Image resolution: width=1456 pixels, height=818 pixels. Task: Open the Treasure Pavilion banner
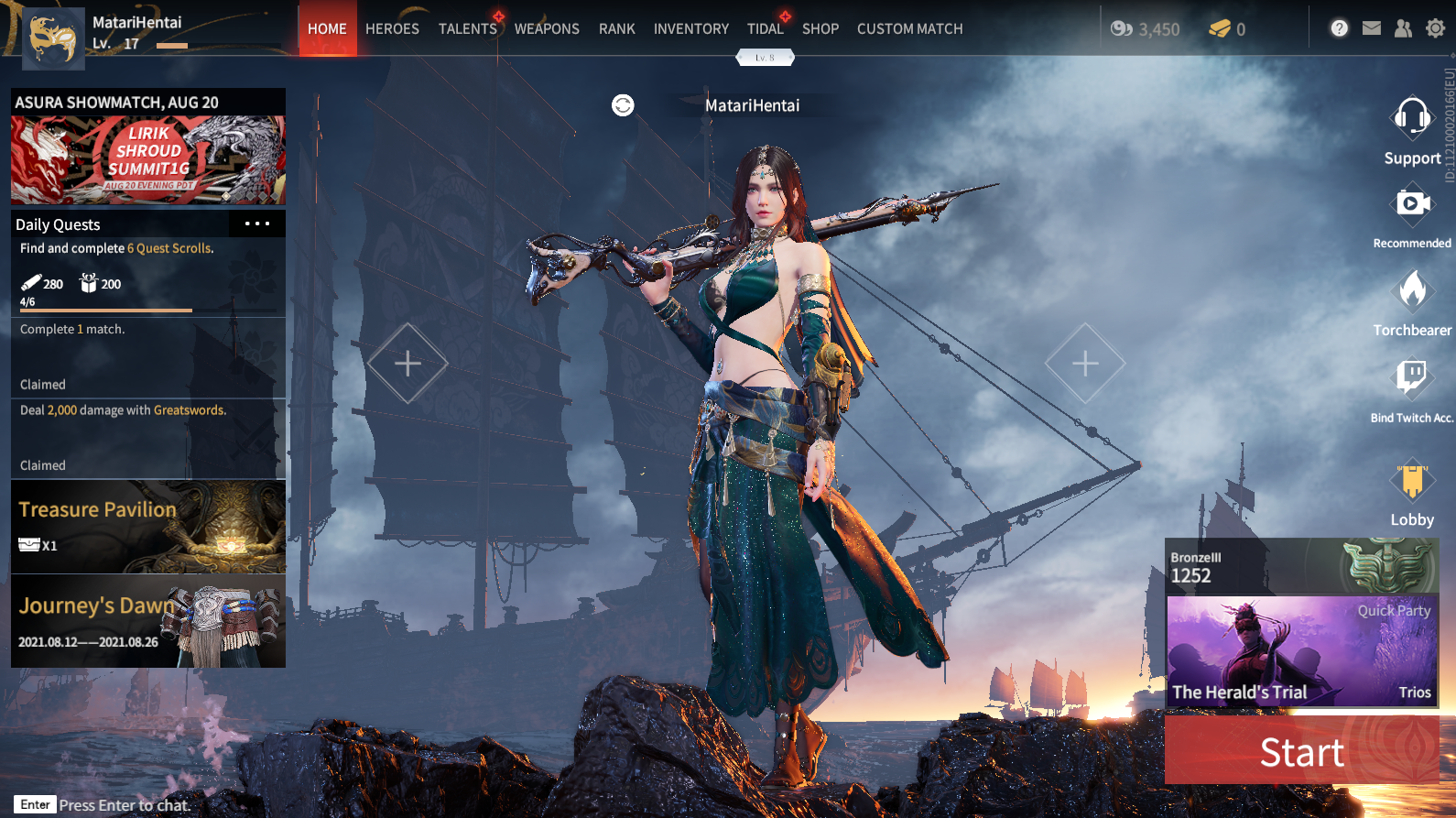148,527
